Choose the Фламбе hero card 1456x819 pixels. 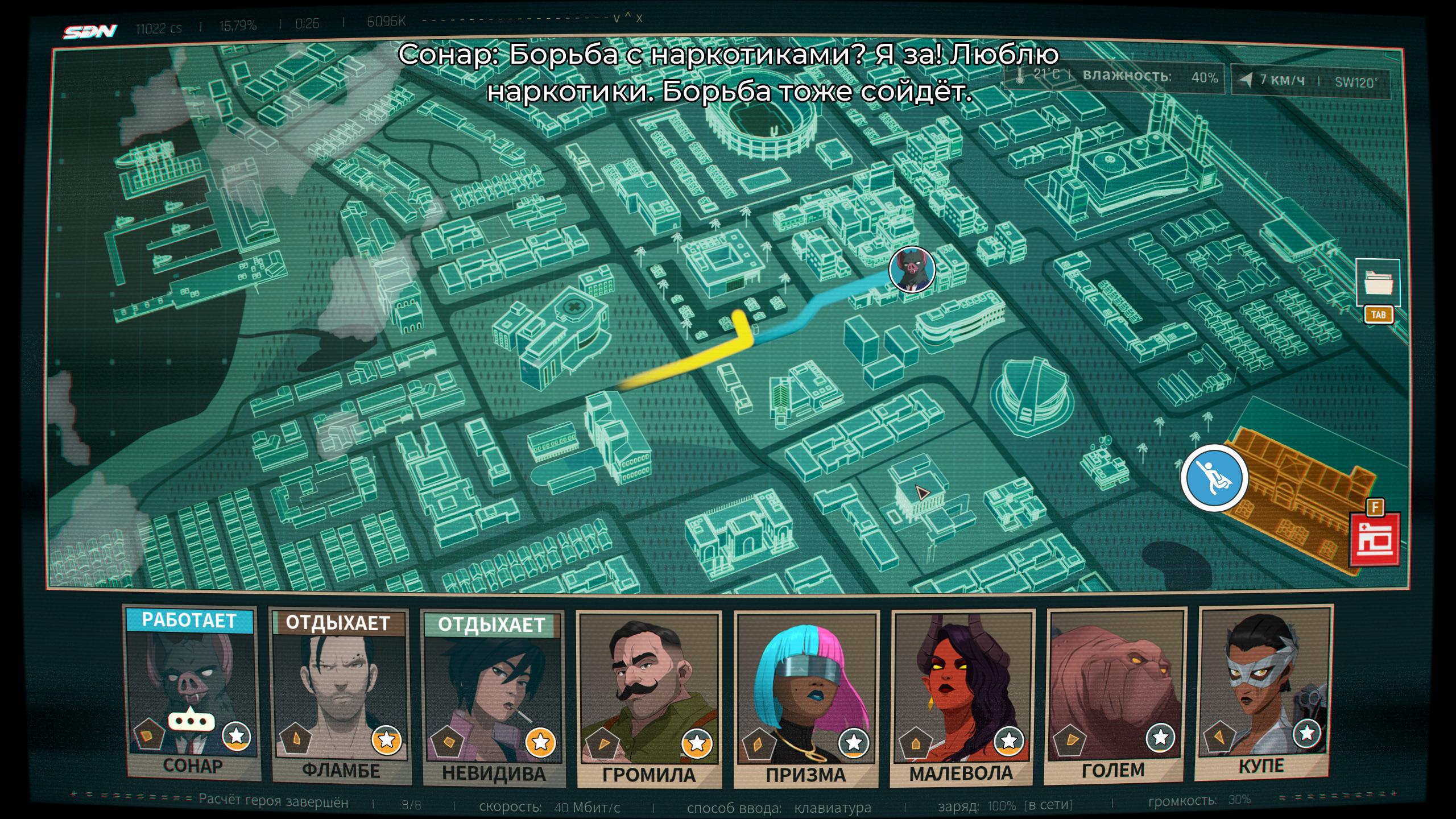[340, 697]
